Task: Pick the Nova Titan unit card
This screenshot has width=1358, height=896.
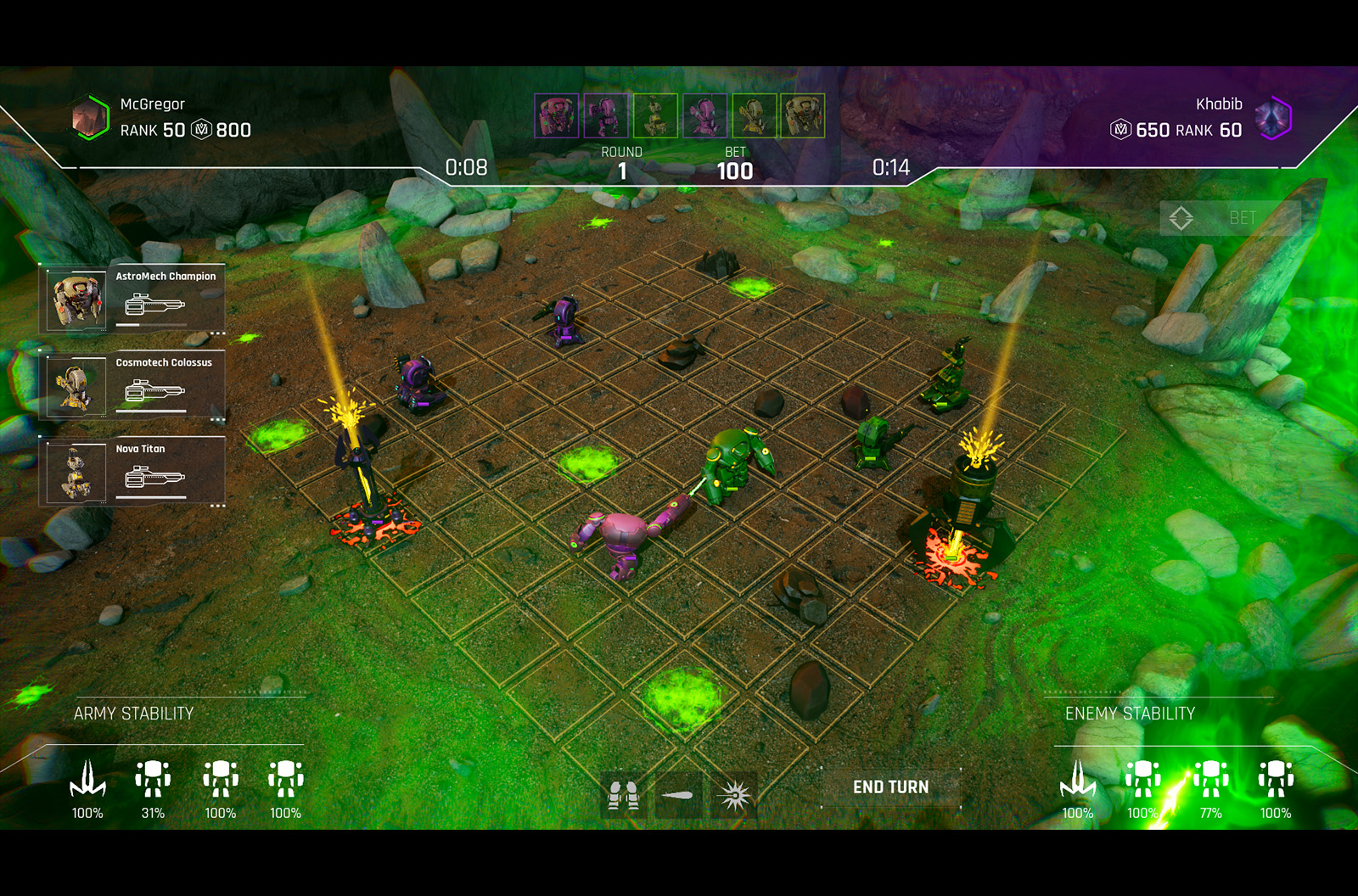Action: (x=133, y=473)
